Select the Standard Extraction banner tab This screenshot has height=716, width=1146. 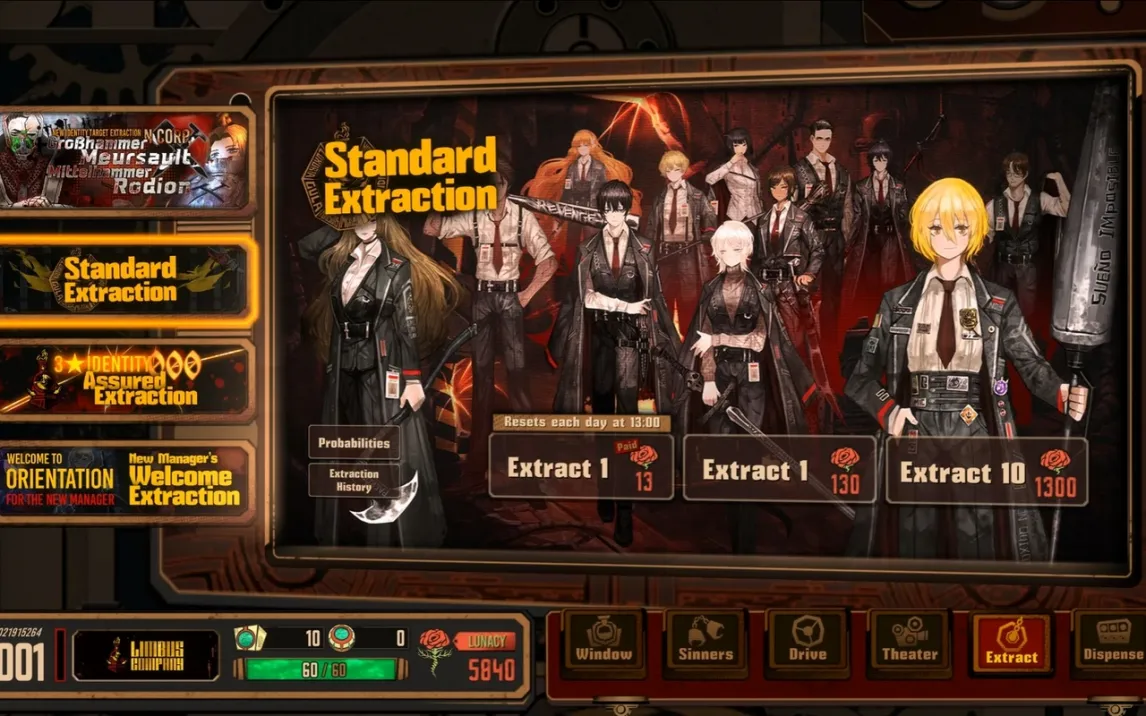125,281
